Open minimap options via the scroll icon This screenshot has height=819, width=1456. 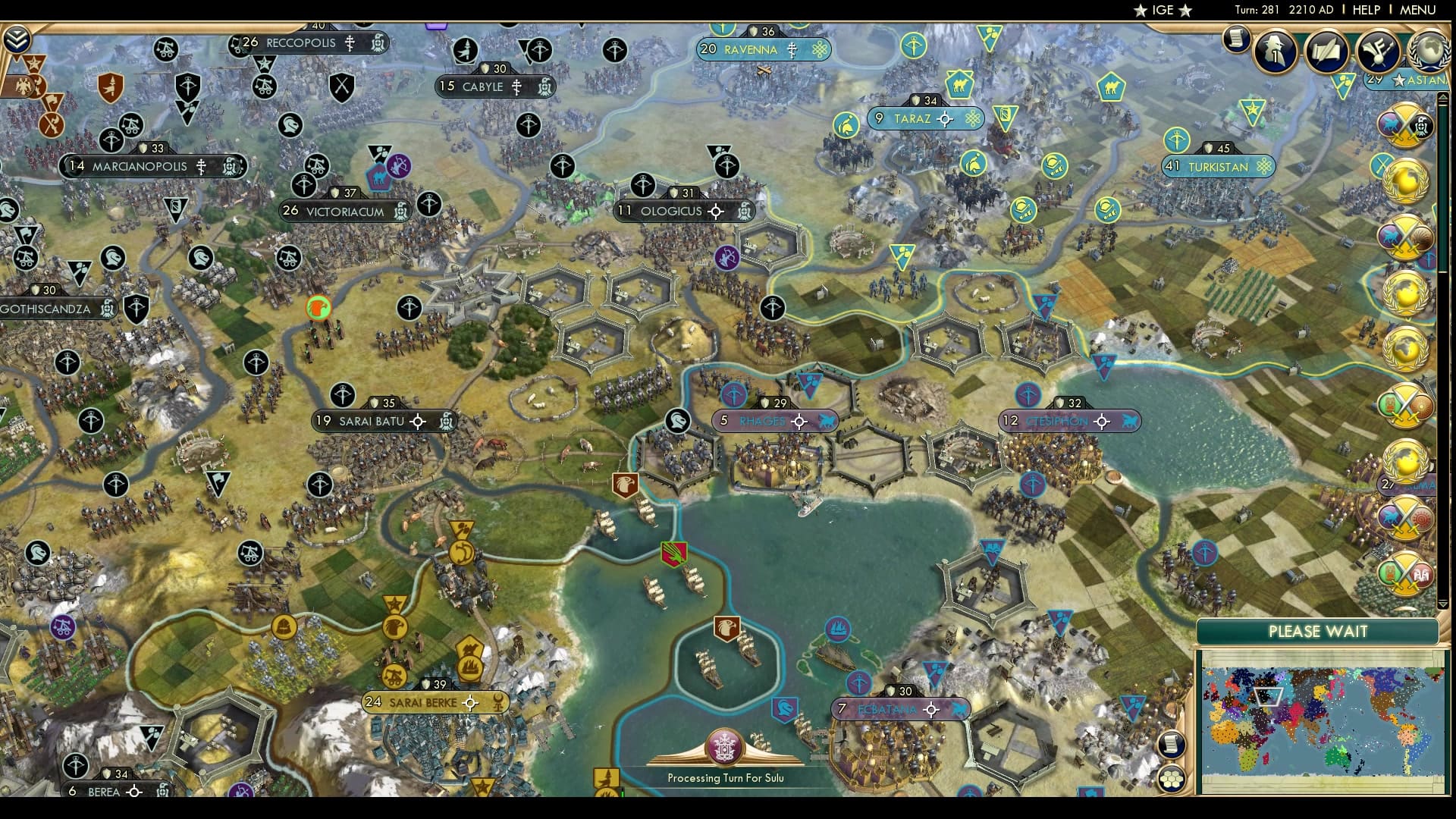1172,743
